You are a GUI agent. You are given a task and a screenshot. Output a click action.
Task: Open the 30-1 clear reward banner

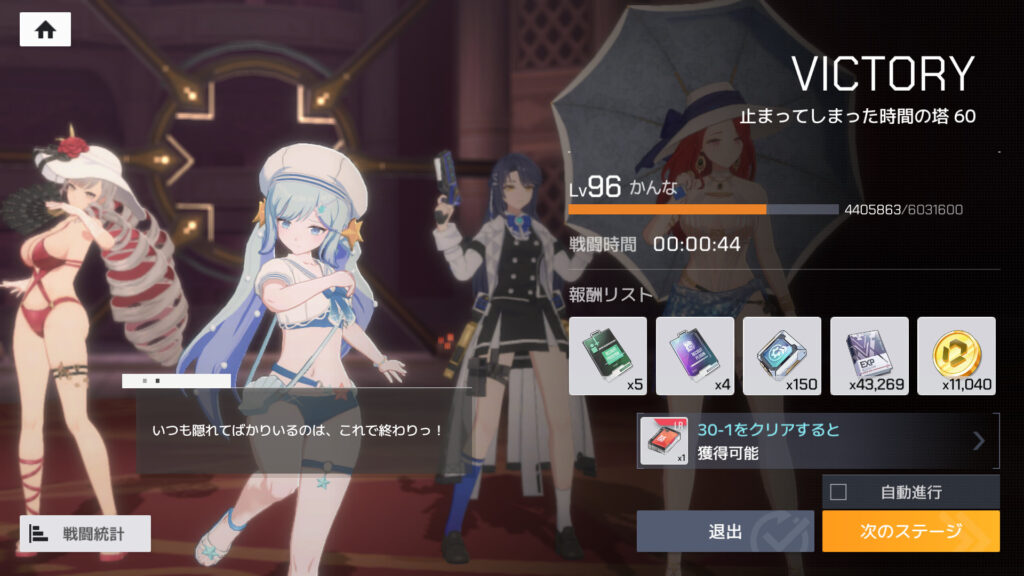click(818, 441)
